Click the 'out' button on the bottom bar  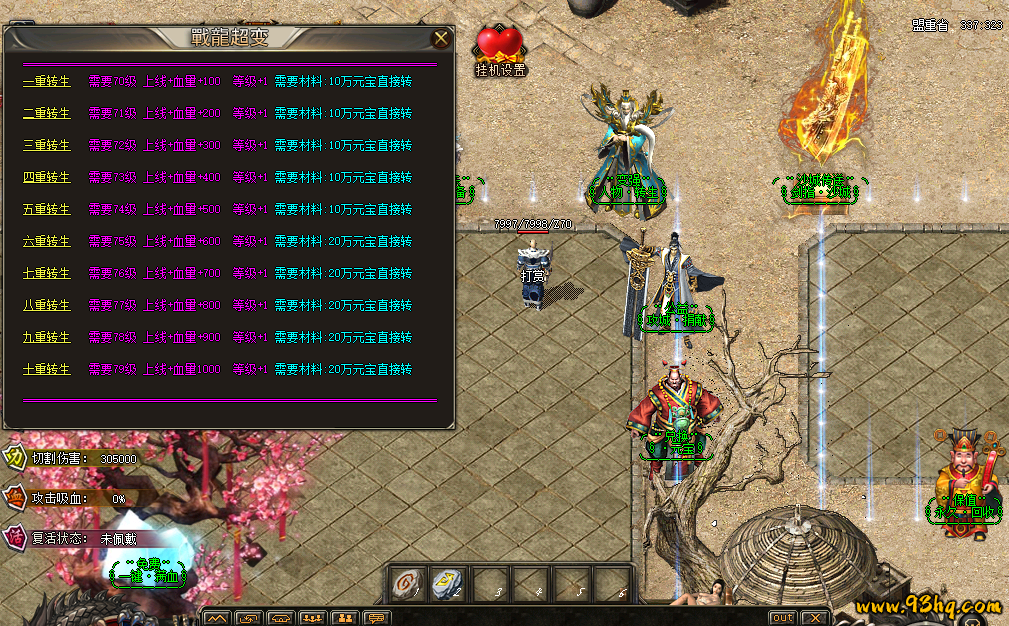[782, 618]
